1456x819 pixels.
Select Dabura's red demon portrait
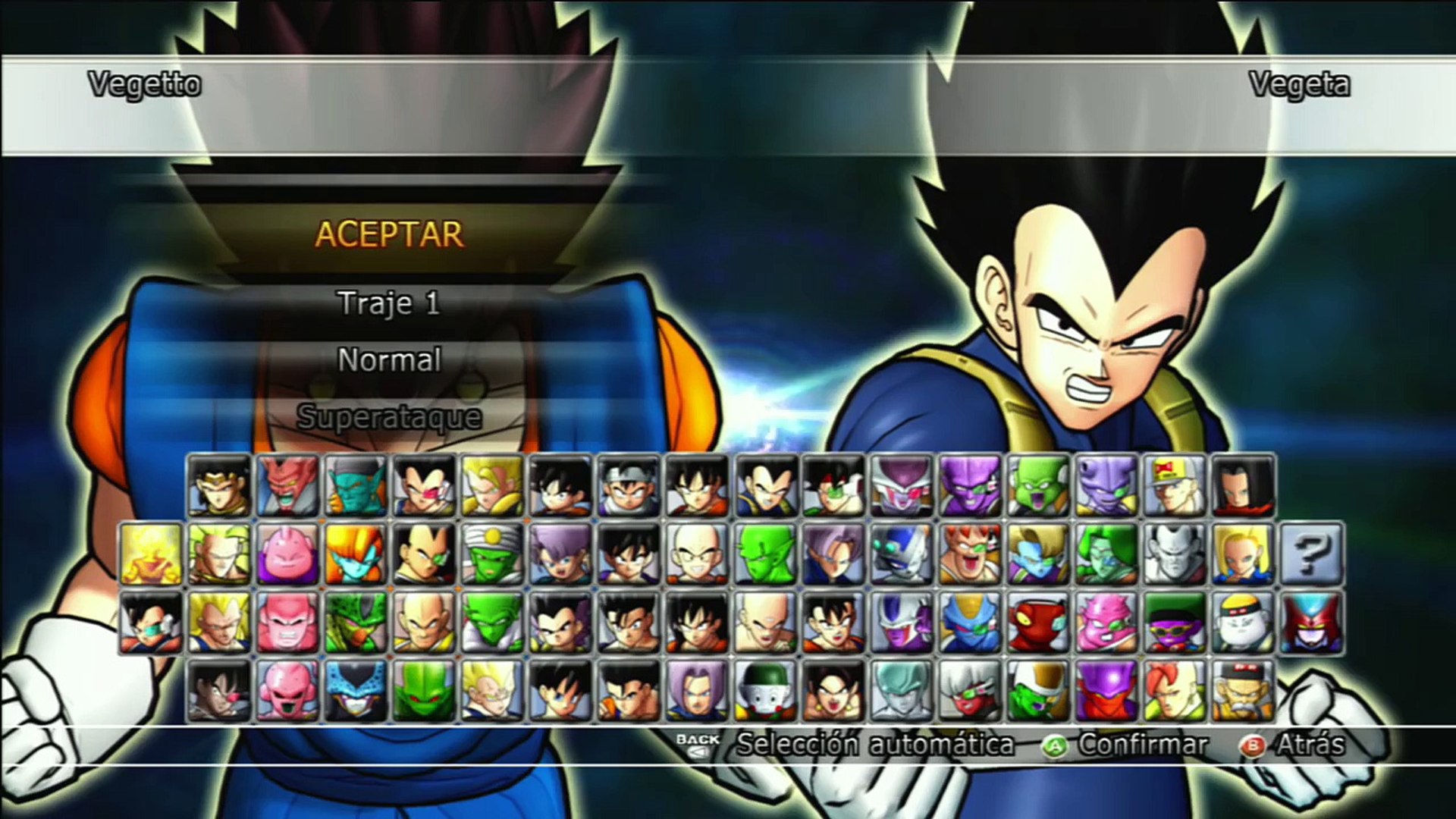point(287,486)
